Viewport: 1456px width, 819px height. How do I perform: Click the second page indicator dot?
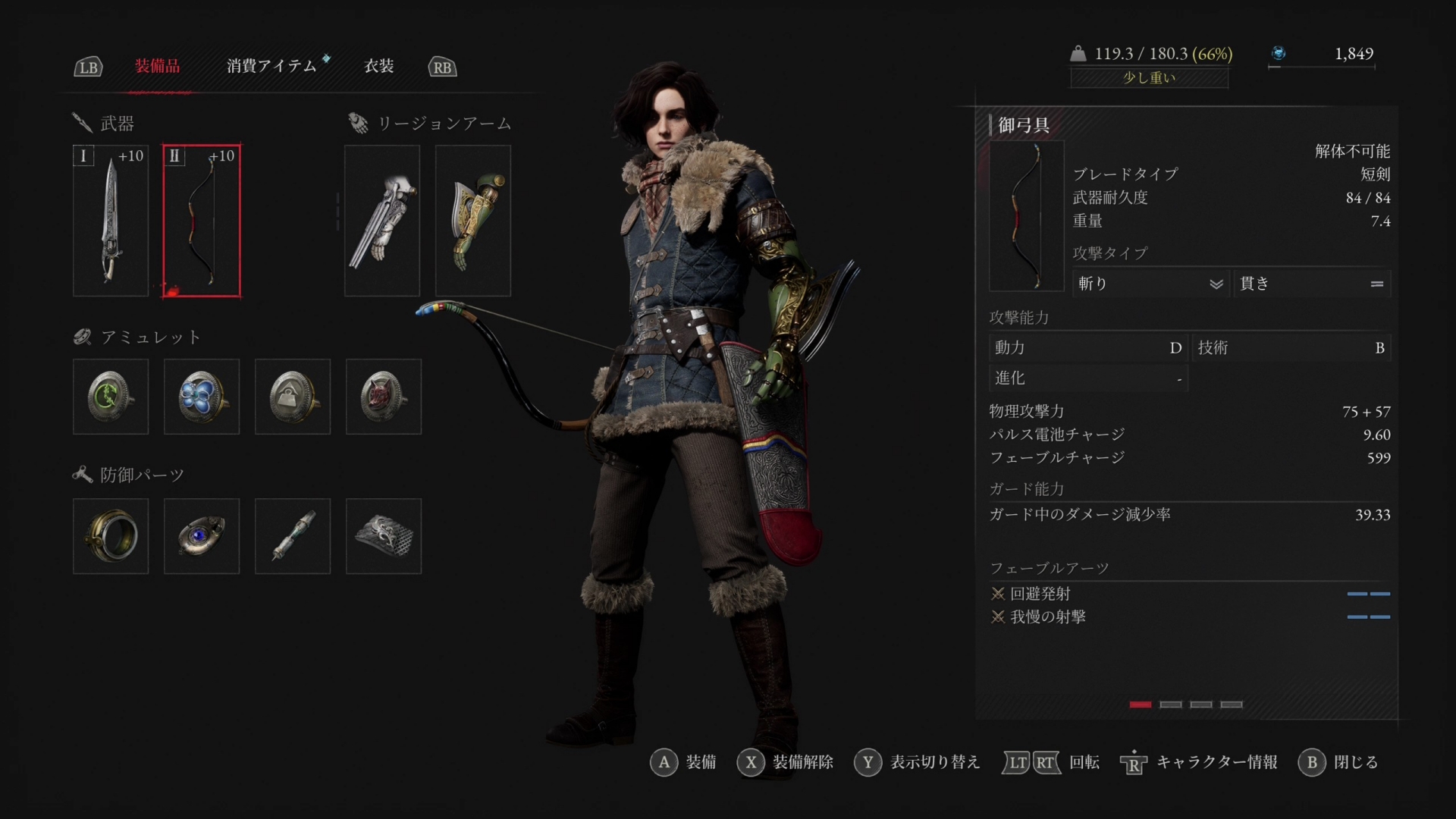(1170, 704)
